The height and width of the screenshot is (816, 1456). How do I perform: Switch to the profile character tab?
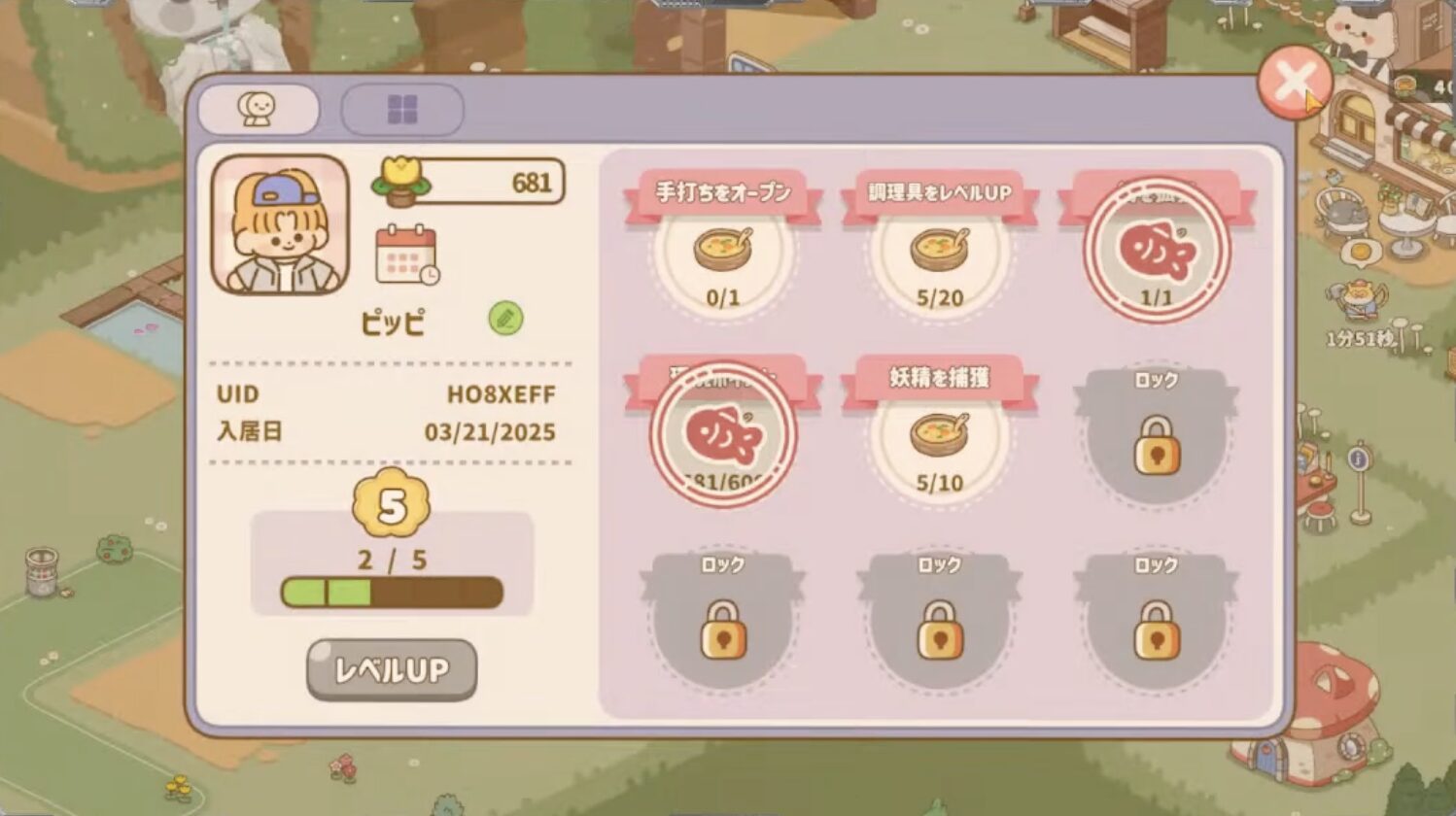pyautogui.click(x=258, y=109)
